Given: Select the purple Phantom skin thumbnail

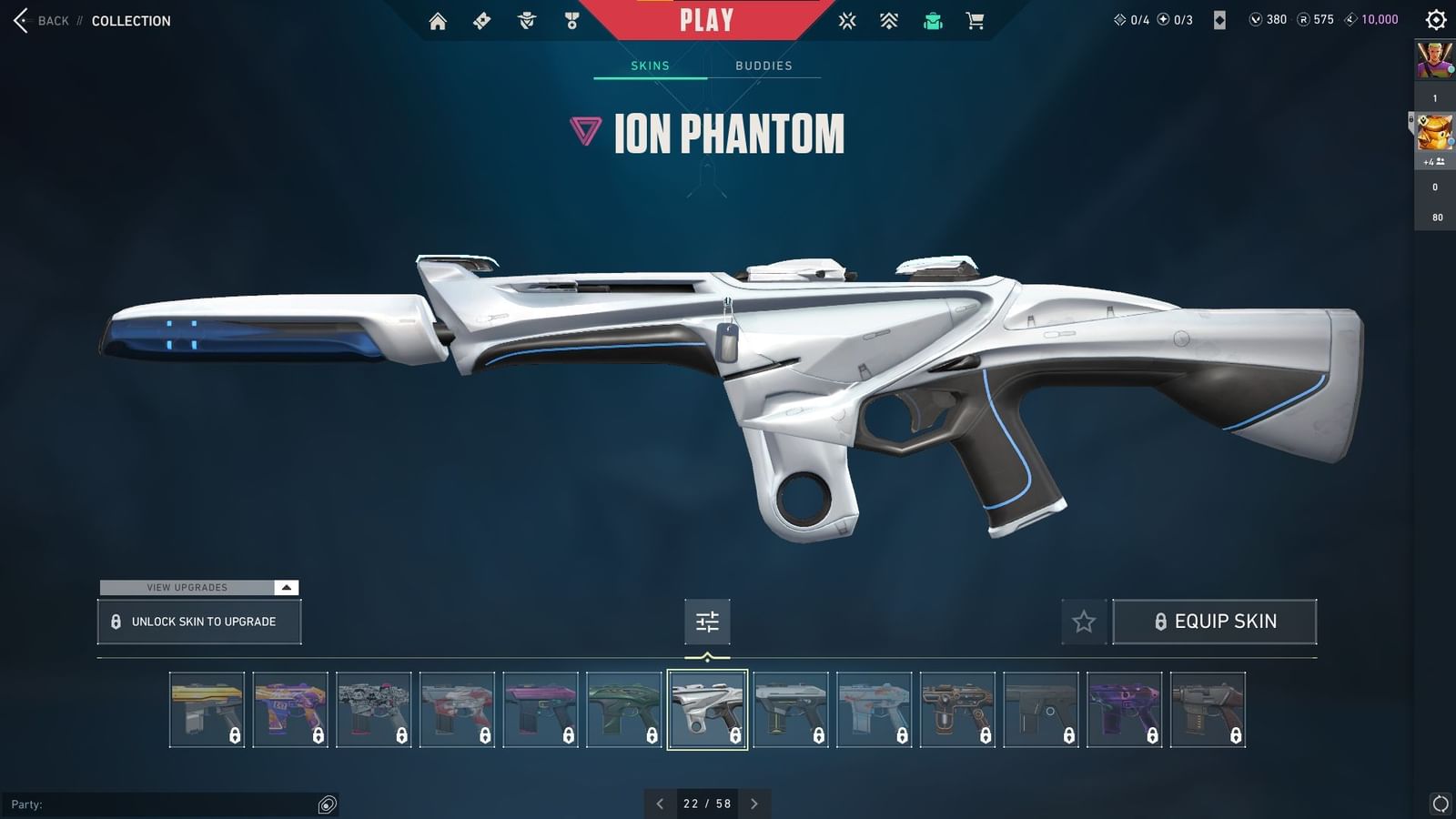Looking at the screenshot, I should (1123, 710).
